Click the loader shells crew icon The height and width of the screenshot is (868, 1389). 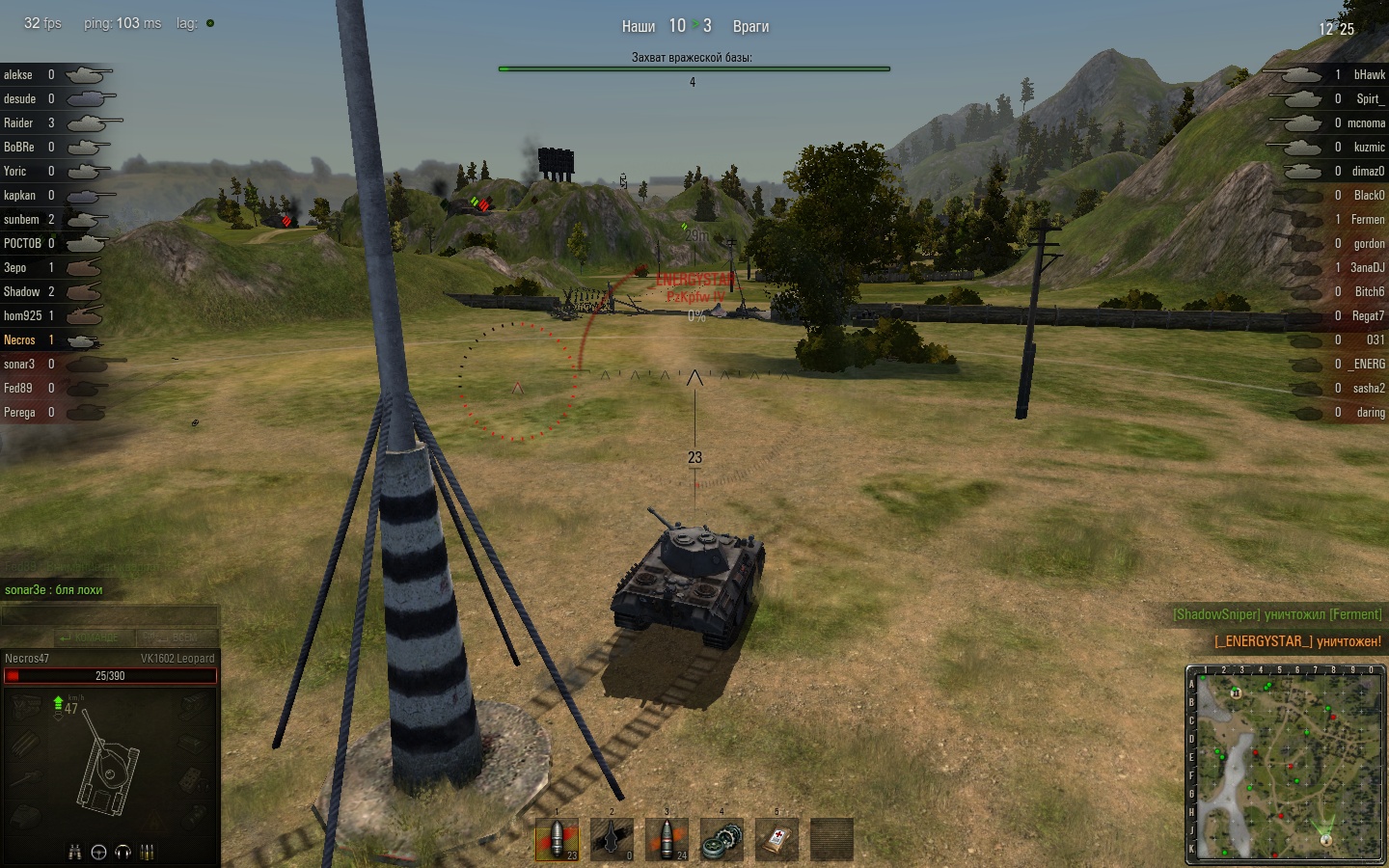(x=148, y=852)
